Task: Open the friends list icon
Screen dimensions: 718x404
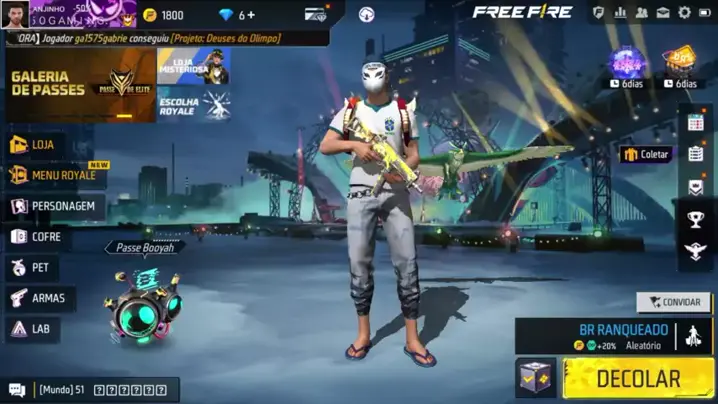Action: pyautogui.click(x=641, y=12)
